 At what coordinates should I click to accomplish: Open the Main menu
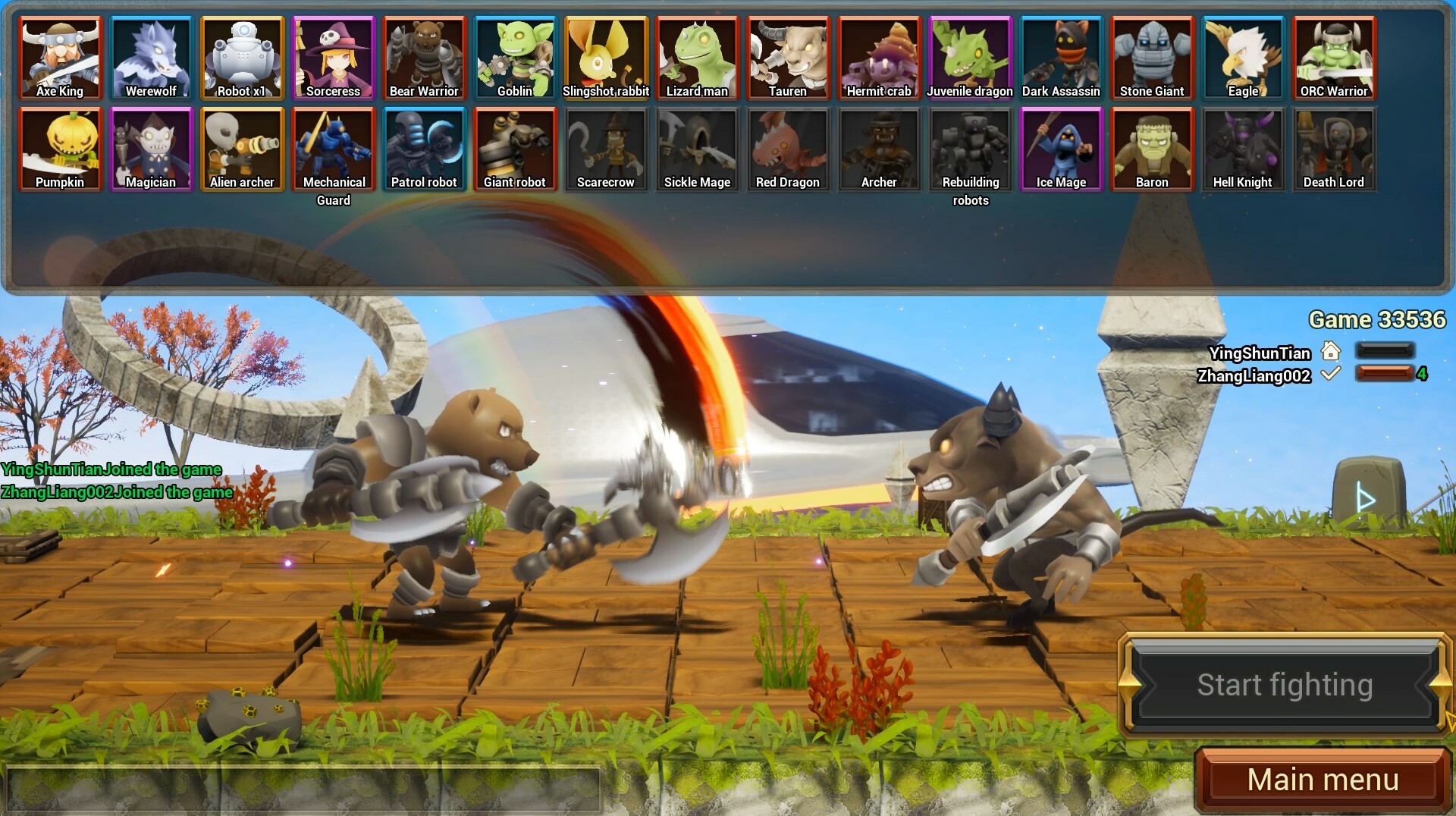tap(1323, 779)
